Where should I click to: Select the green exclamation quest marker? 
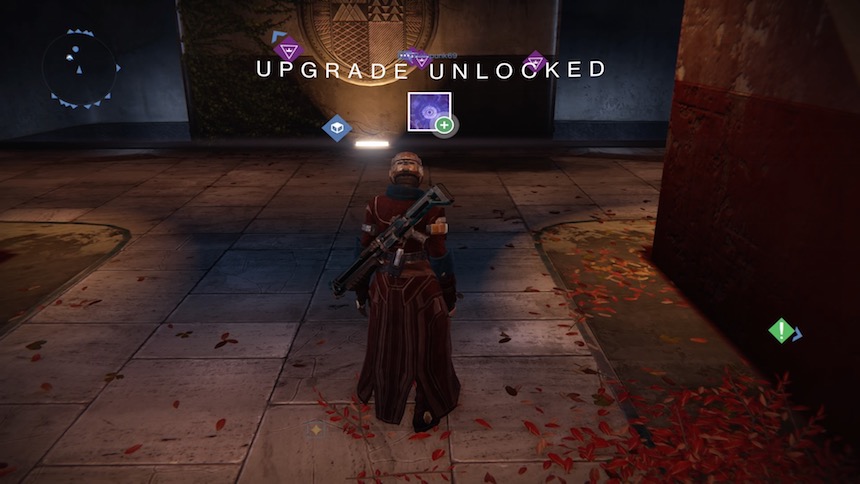pos(781,330)
